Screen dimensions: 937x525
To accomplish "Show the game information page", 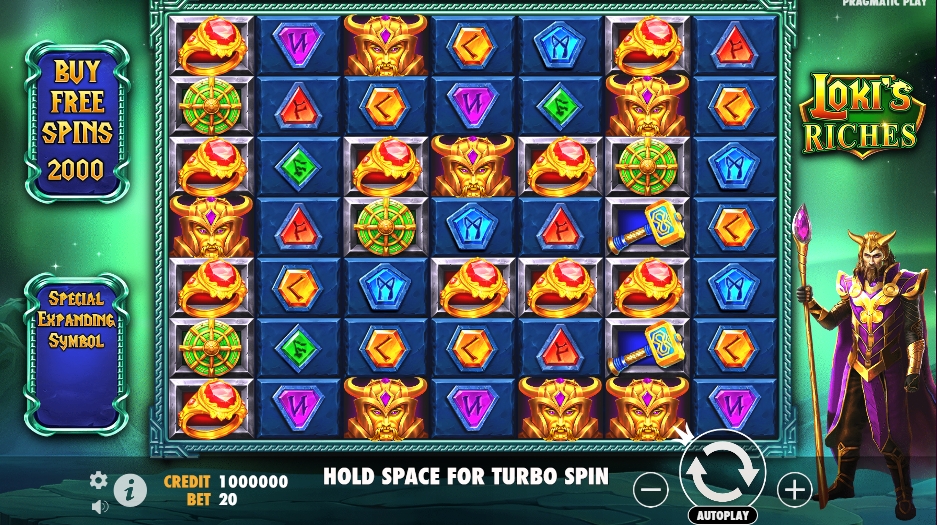I will coord(130,490).
